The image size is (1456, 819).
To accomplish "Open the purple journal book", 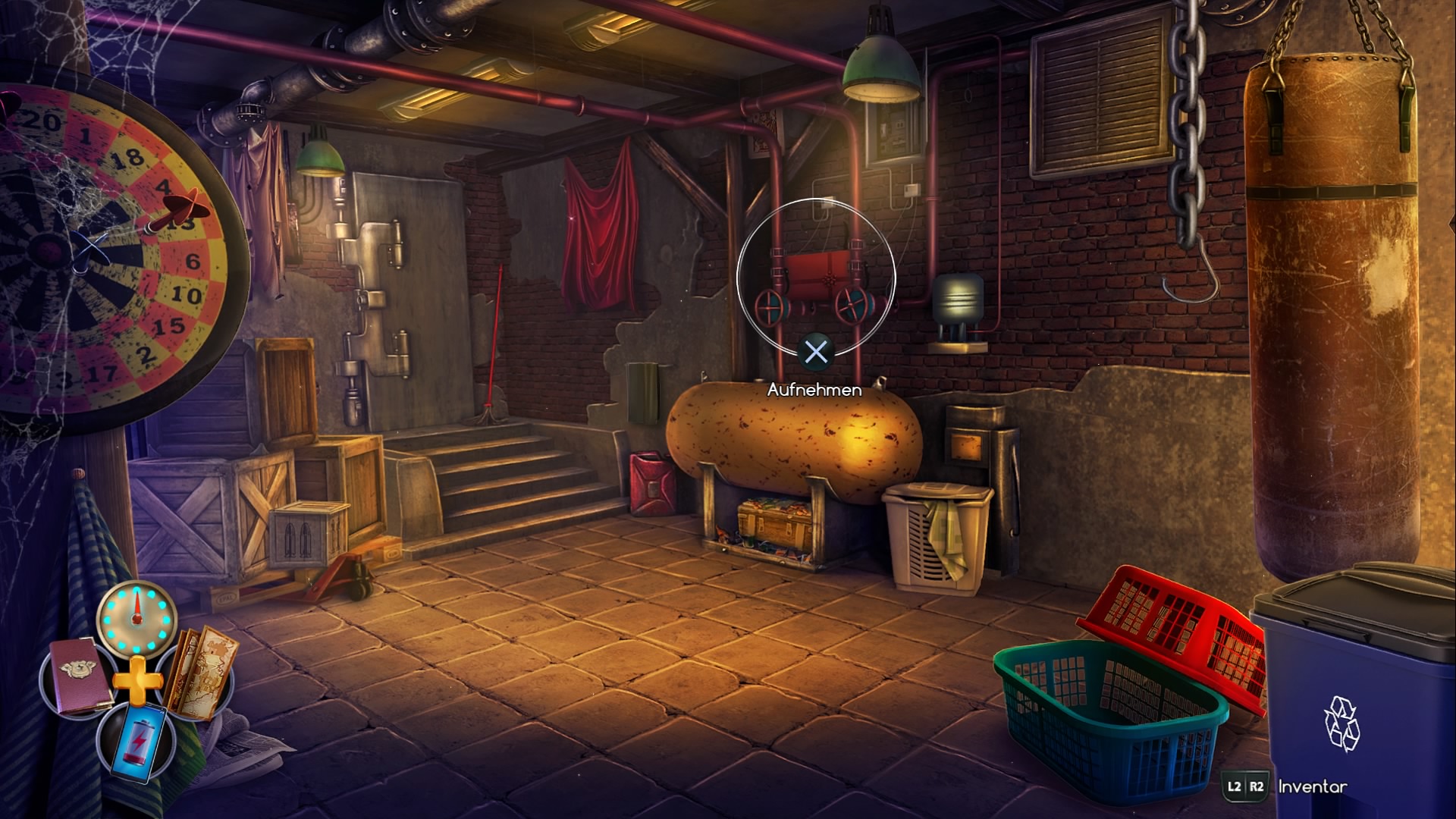I will pyautogui.click(x=81, y=676).
